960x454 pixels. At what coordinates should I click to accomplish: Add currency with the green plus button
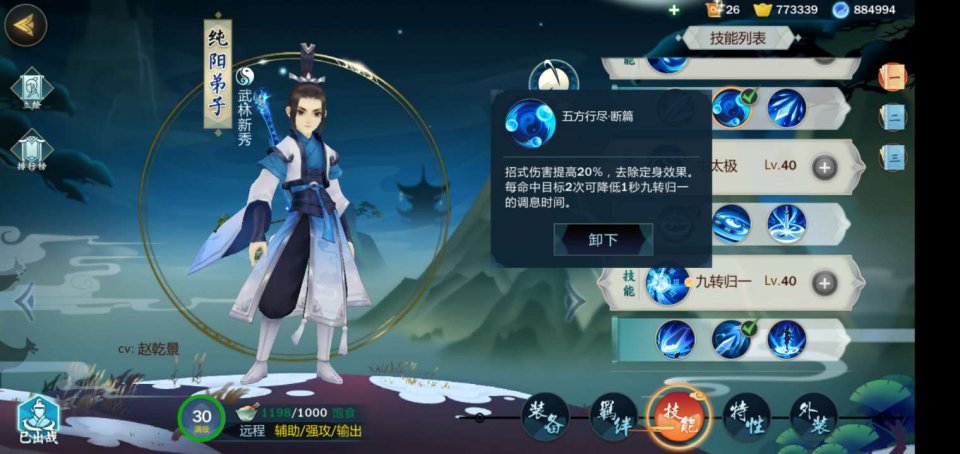[x=674, y=10]
